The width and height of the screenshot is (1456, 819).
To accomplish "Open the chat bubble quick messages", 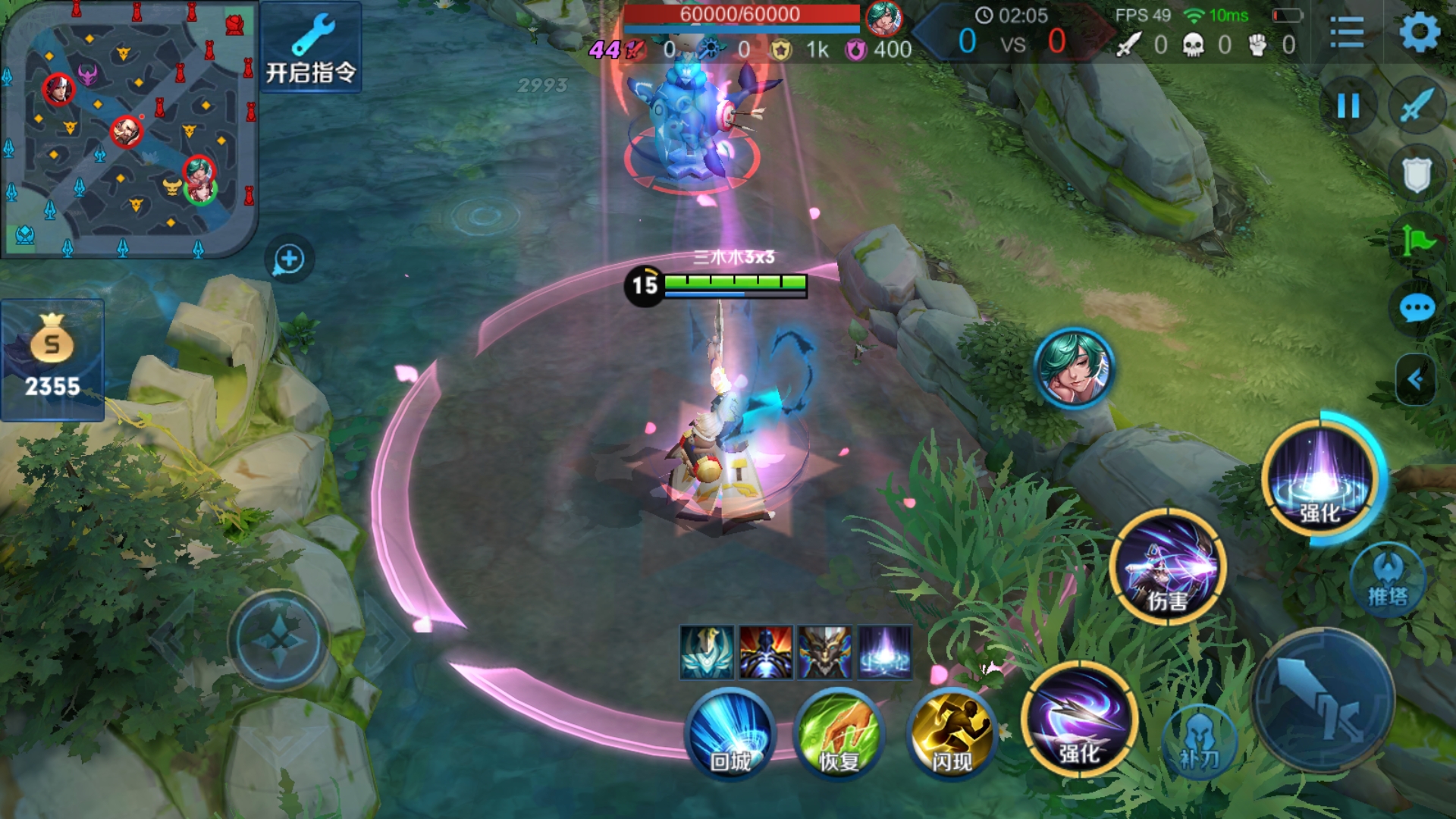I will (1416, 308).
